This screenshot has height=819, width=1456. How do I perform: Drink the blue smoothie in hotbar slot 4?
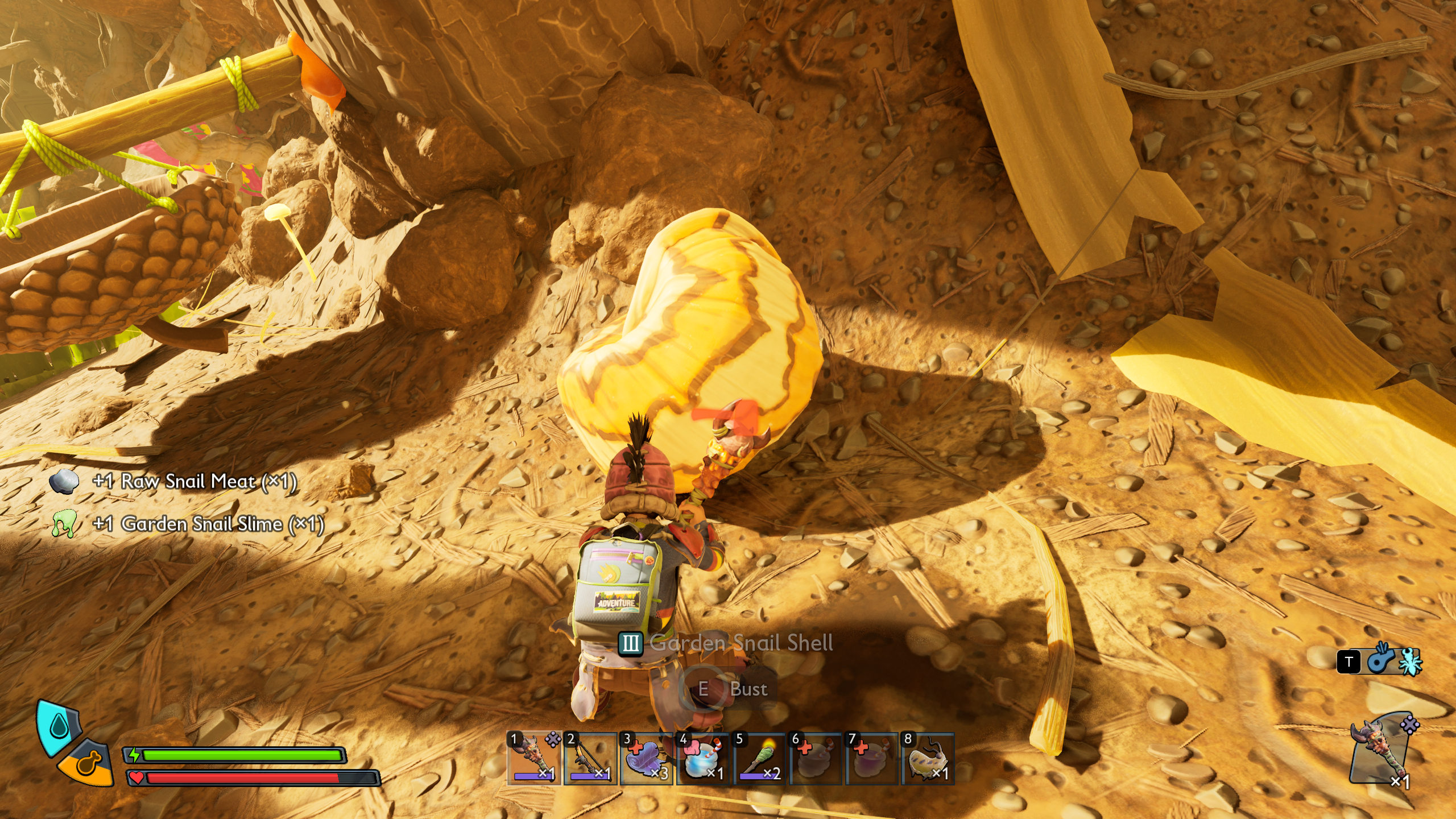coord(702,758)
